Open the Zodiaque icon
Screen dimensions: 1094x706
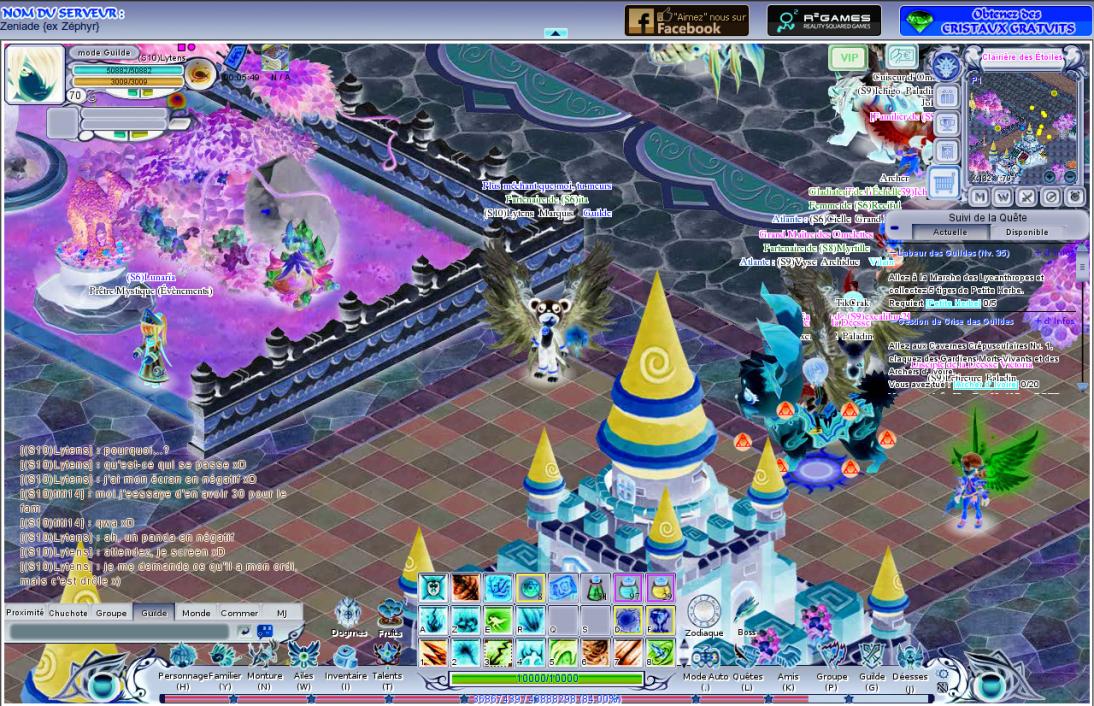point(704,613)
